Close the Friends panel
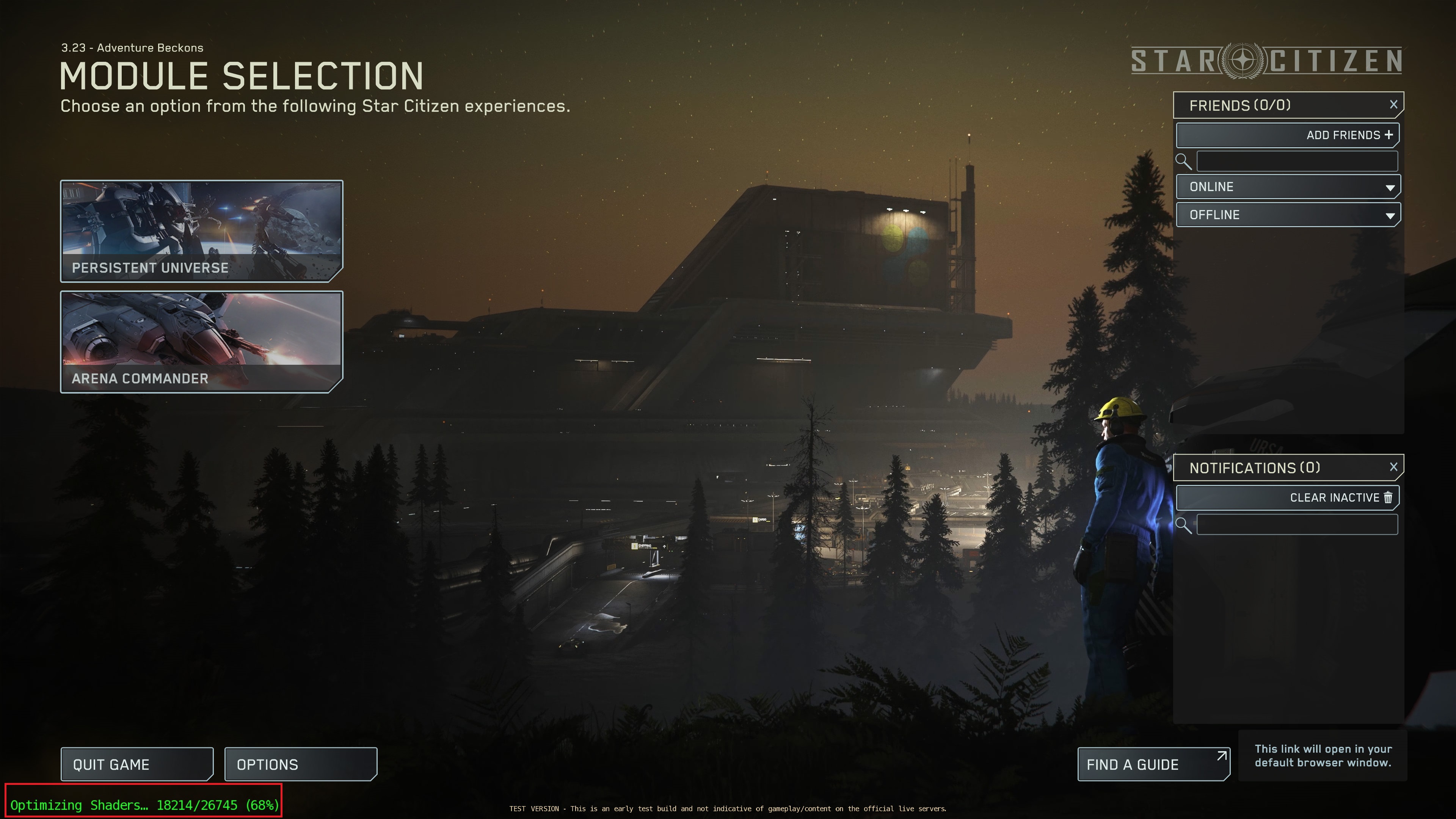 coord(1393,104)
